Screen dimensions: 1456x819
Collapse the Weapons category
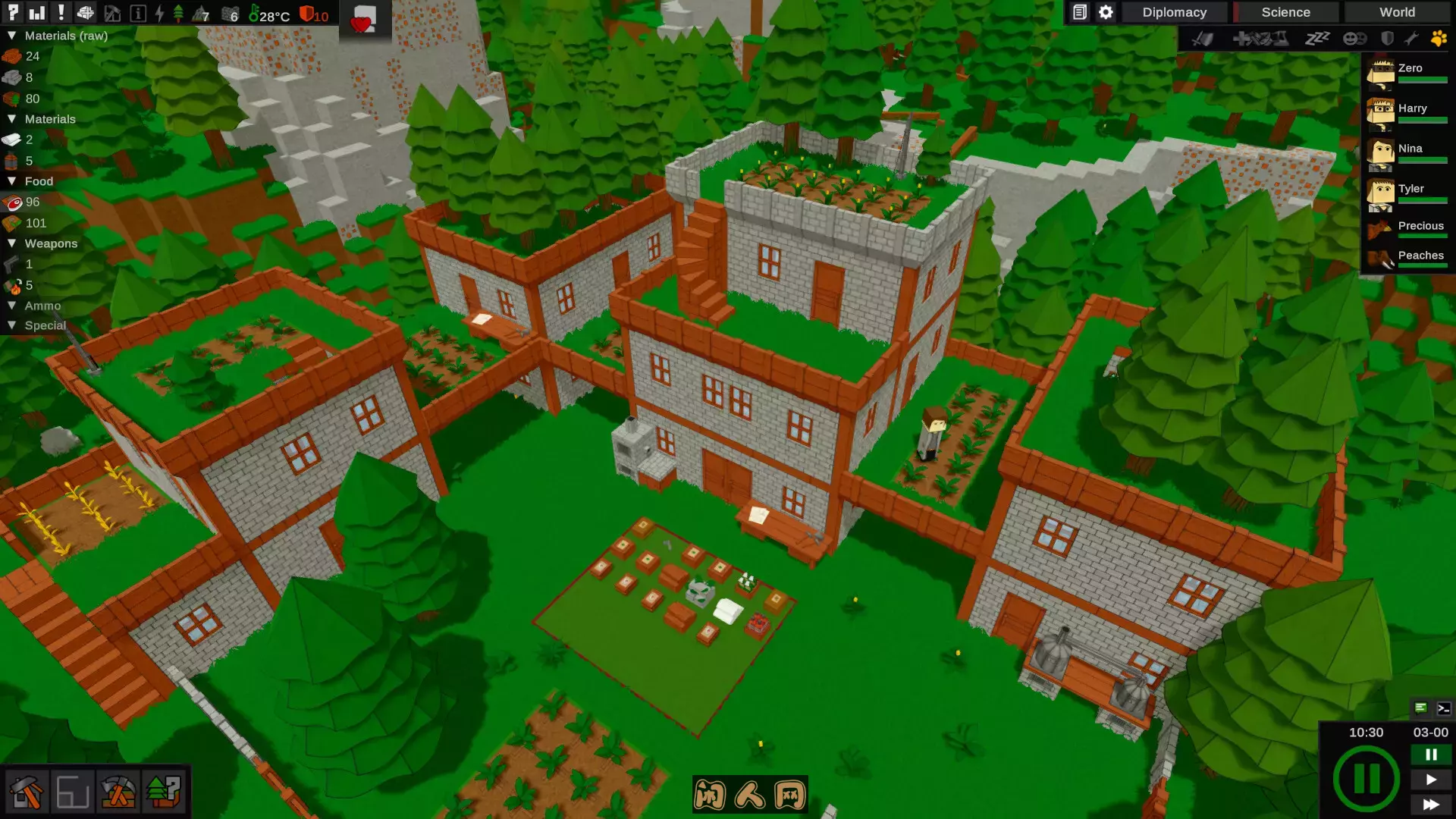pyautogui.click(x=11, y=243)
